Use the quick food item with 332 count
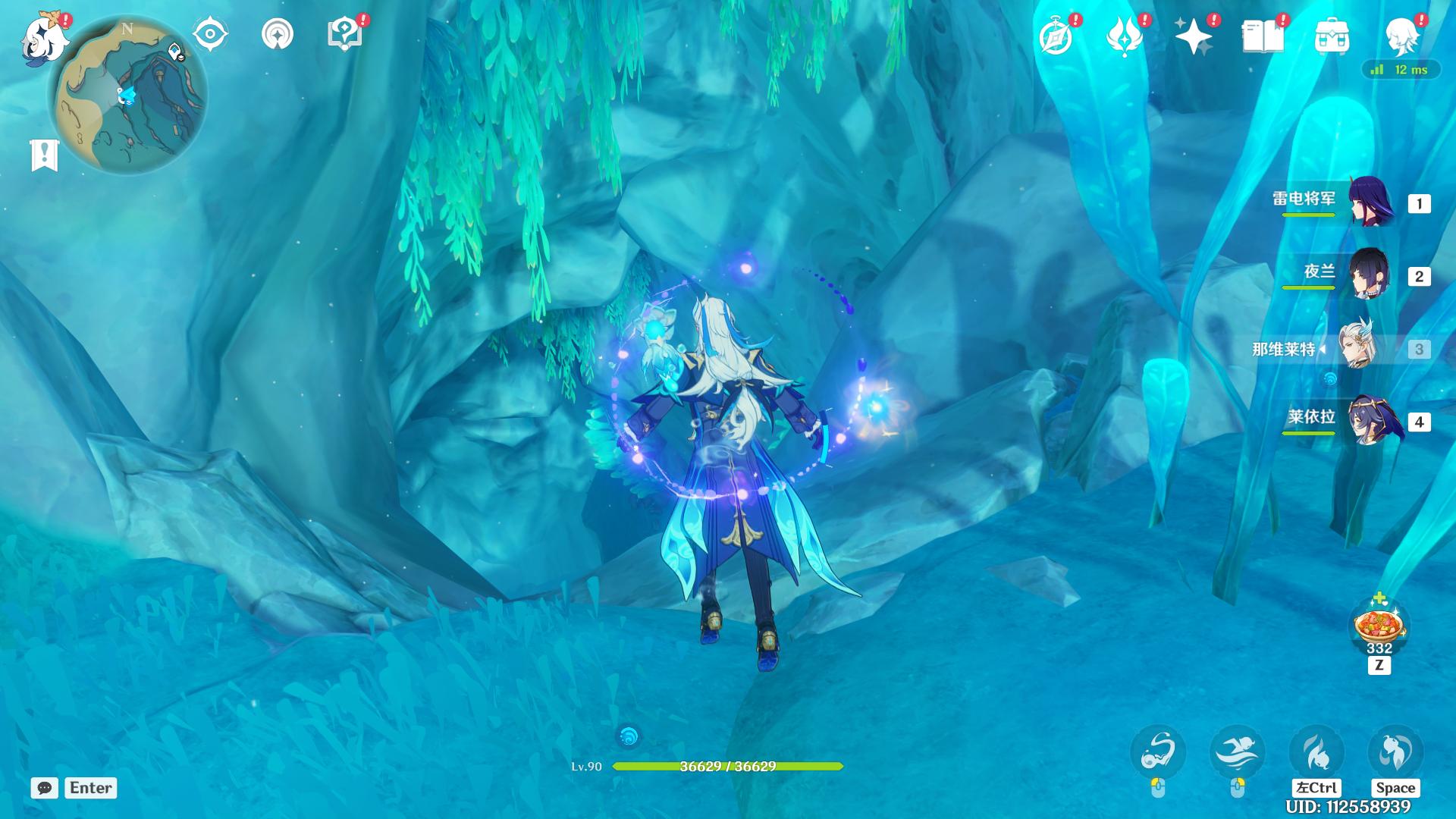This screenshot has width=1456, height=819. [x=1379, y=627]
